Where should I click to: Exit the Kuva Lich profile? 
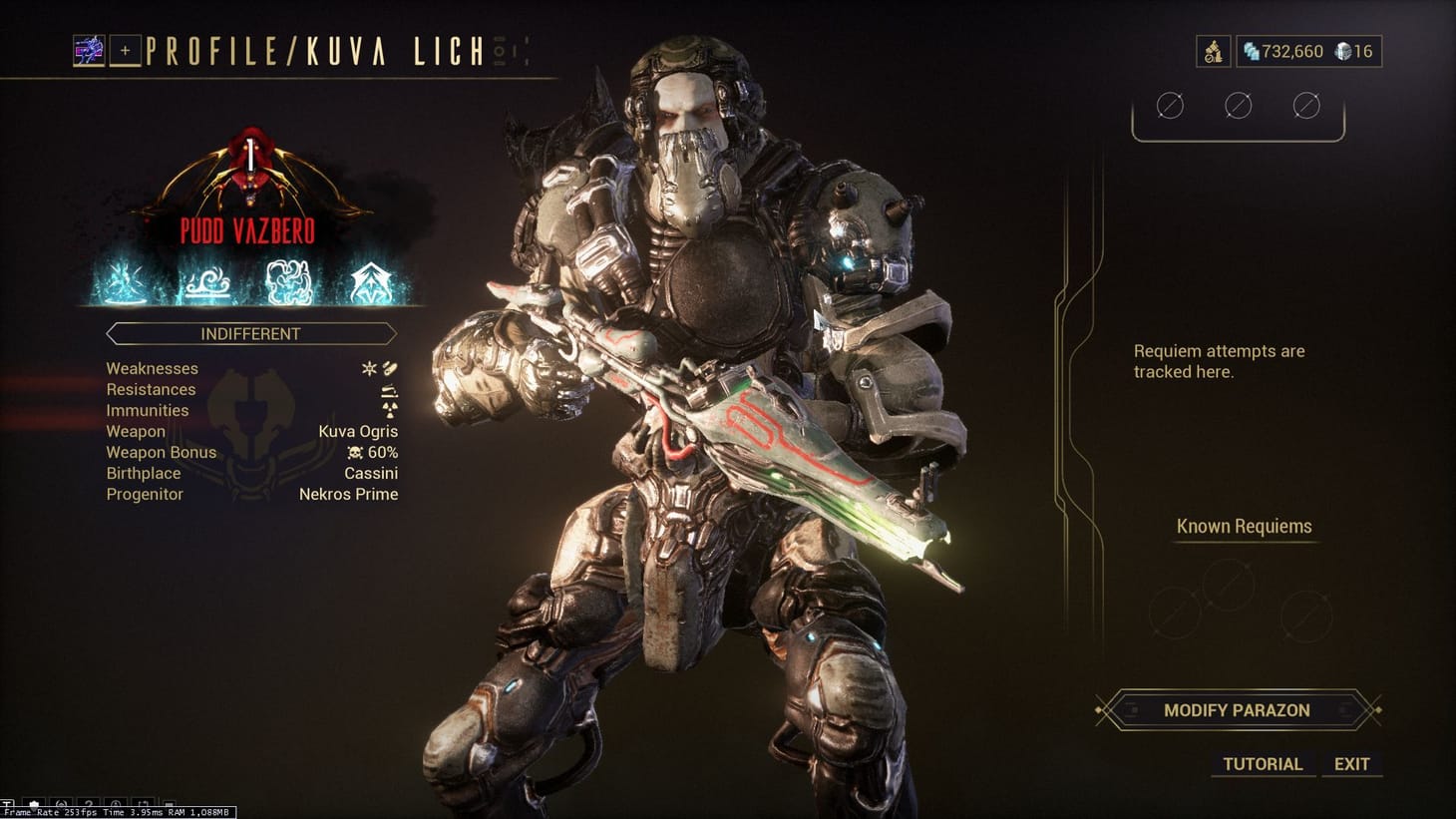click(x=1351, y=763)
